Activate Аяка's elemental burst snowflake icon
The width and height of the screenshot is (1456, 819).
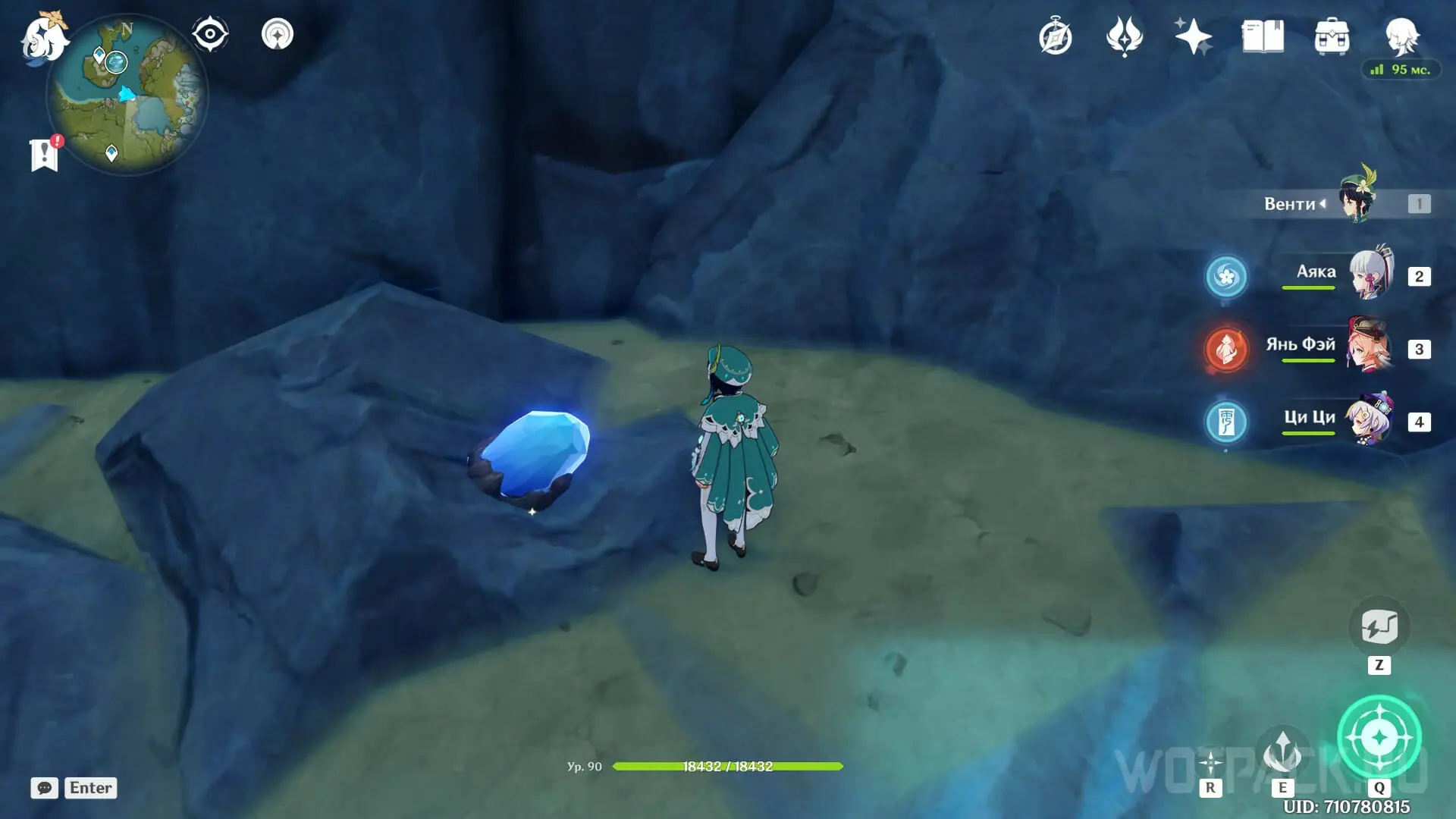point(1226,276)
